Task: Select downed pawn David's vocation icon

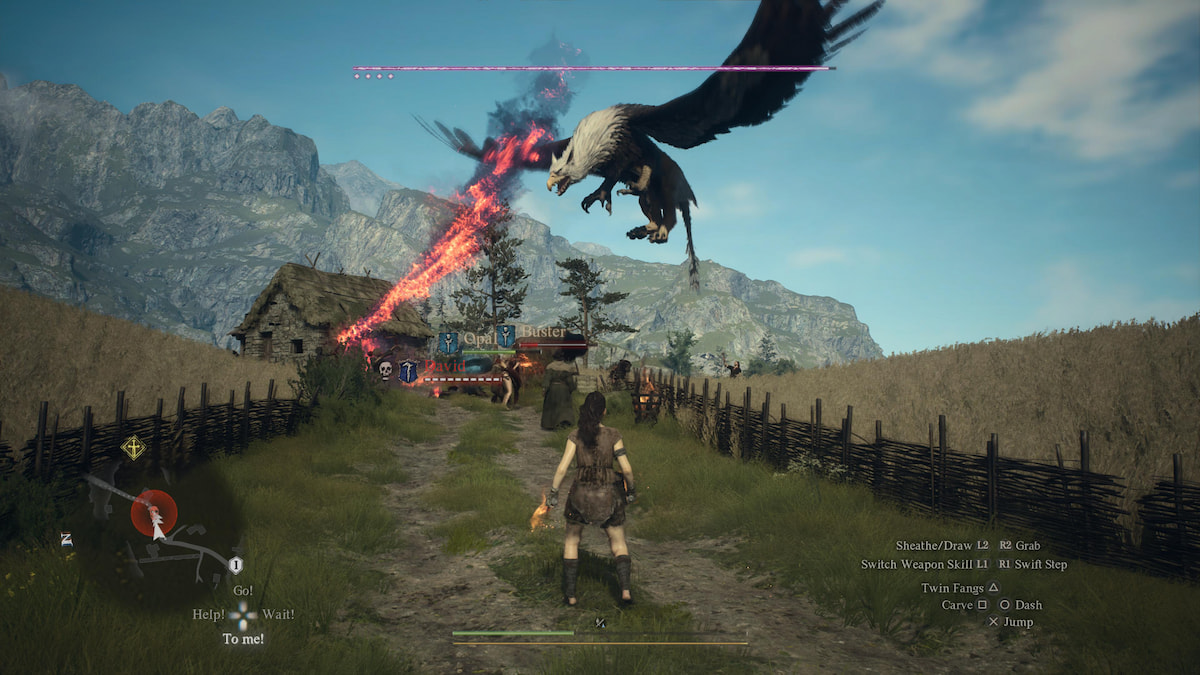Action: [x=409, y=371]
